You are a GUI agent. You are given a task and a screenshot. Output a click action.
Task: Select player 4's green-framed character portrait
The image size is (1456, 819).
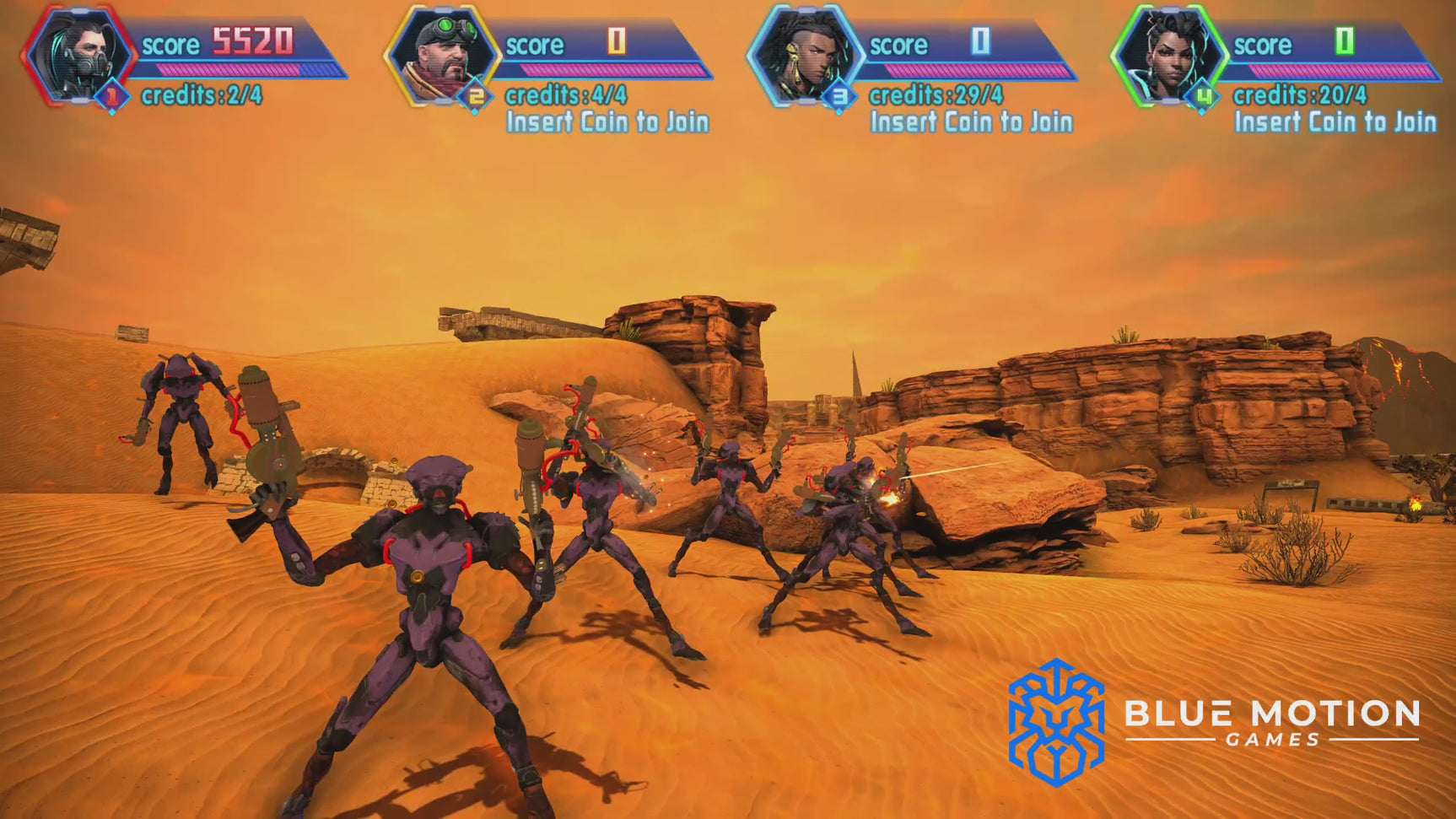point(1169,56)
